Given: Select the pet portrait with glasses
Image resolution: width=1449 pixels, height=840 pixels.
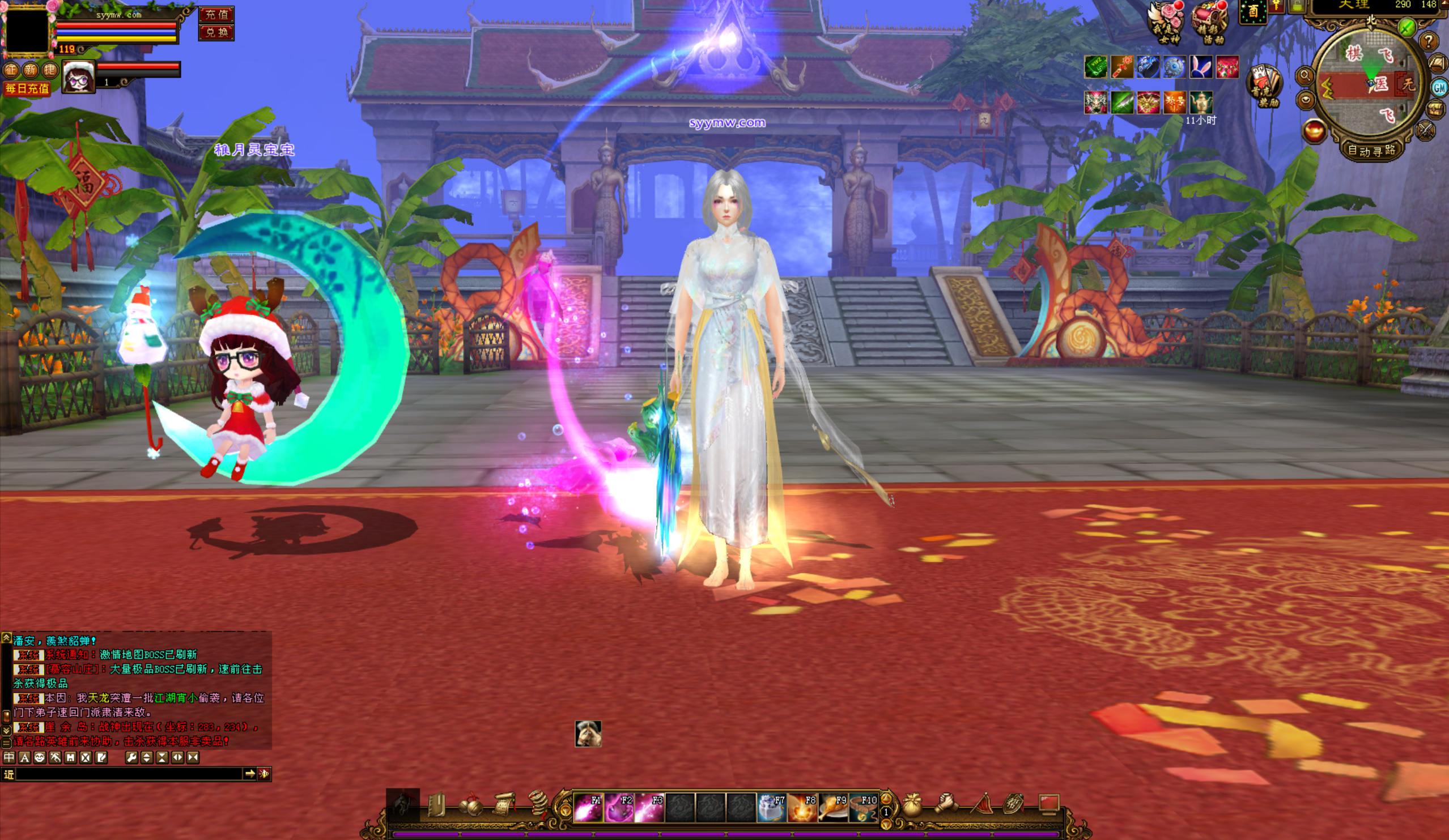Looking at the screenshot, I should coord(79,76).
